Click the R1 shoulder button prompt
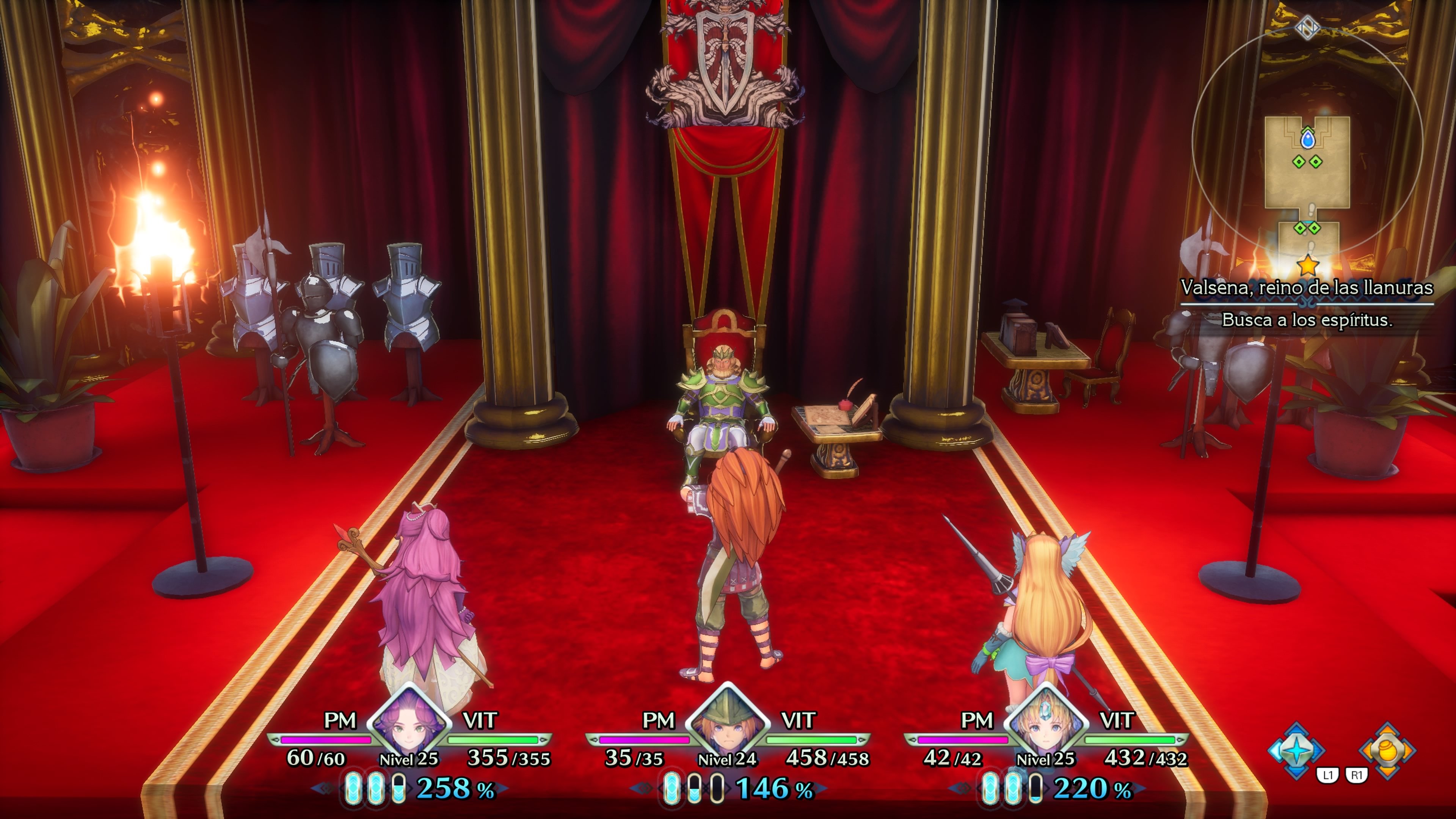1456x819 pixels. click(1357, 775)
